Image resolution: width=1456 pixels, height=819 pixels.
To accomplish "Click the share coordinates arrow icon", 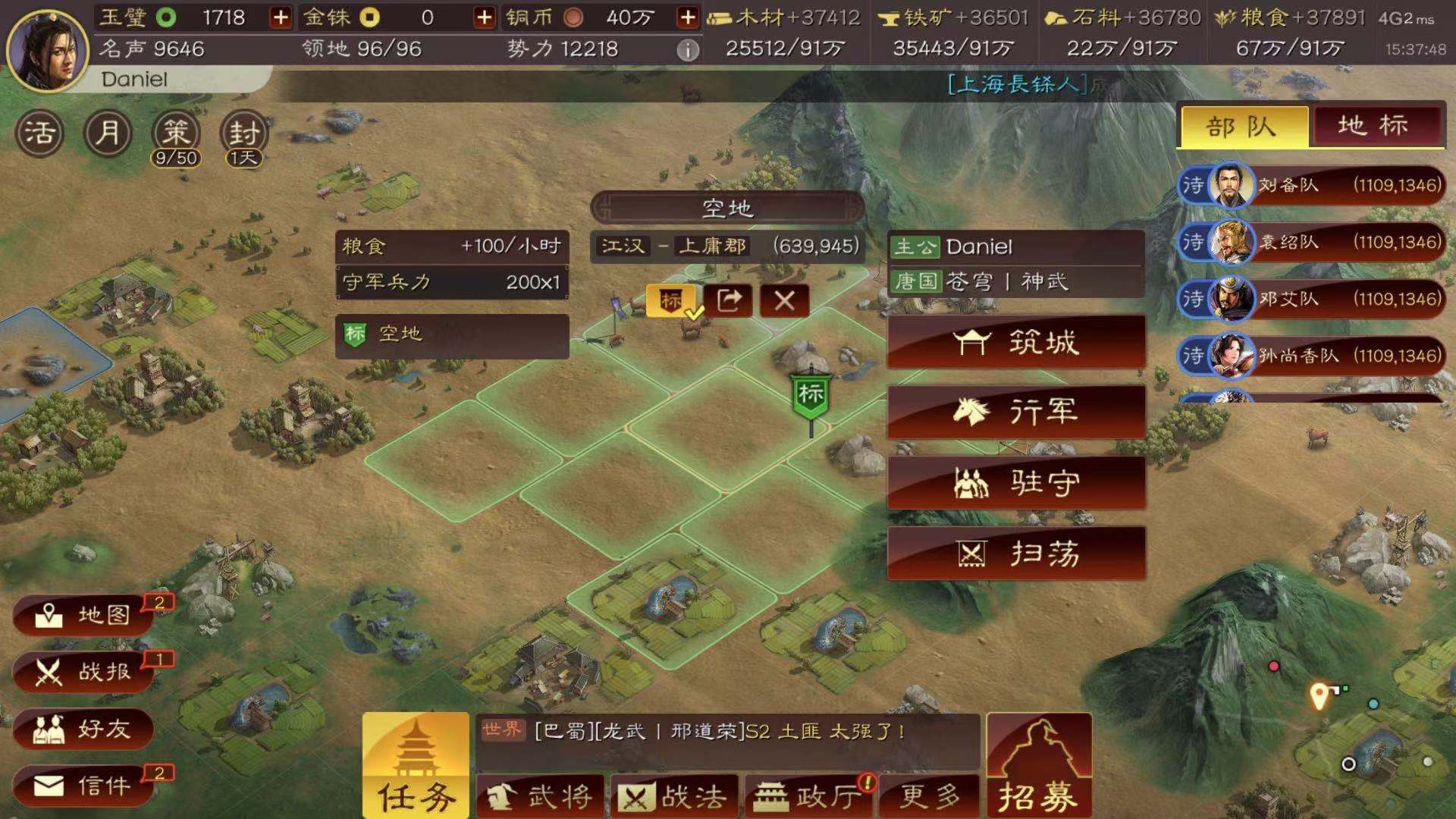I will 727,301.
